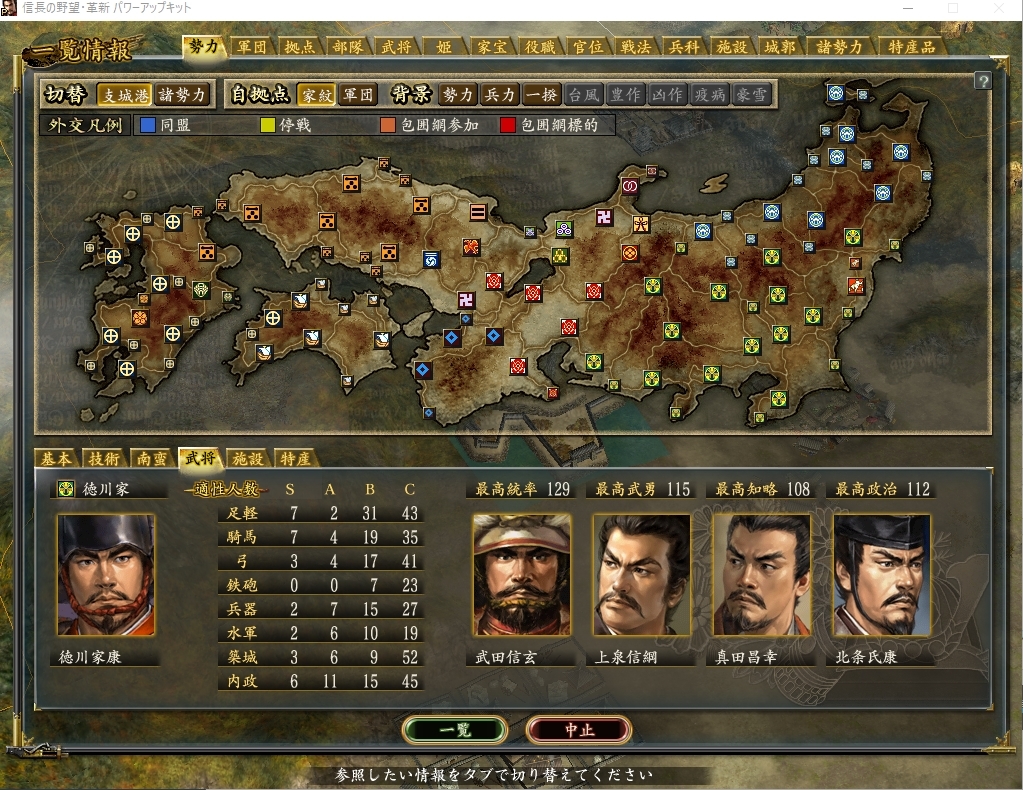
Task: Toggle the 支城港 map switch
Action: coord(124,95)
